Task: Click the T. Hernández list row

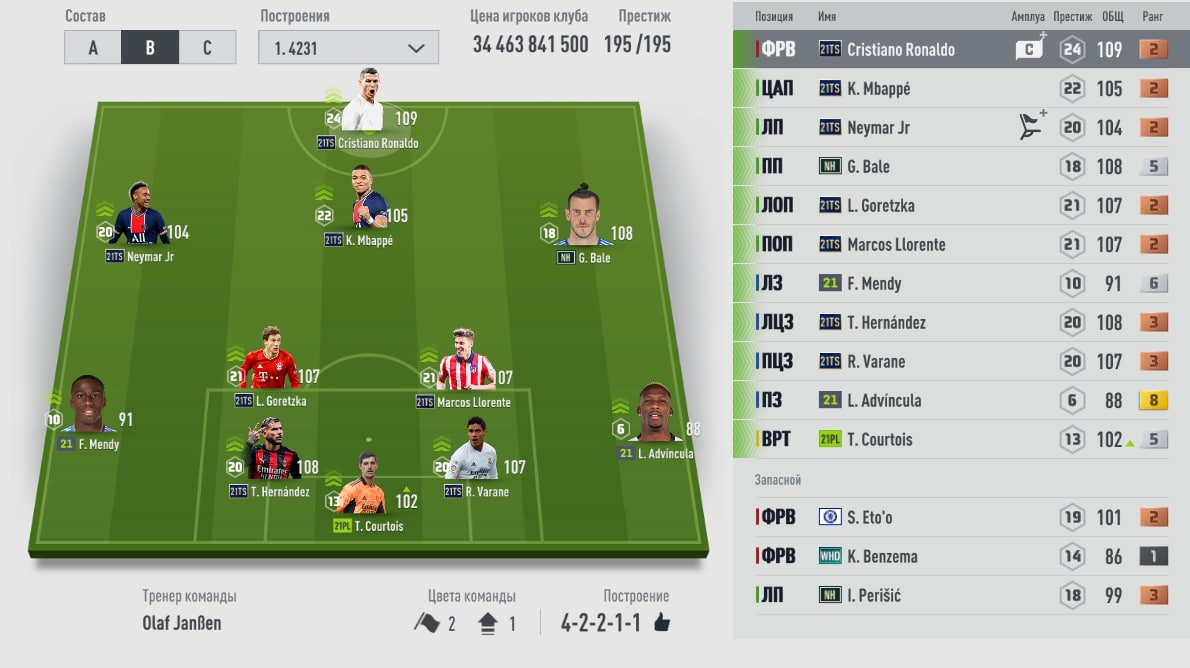Action: [960, 323]
